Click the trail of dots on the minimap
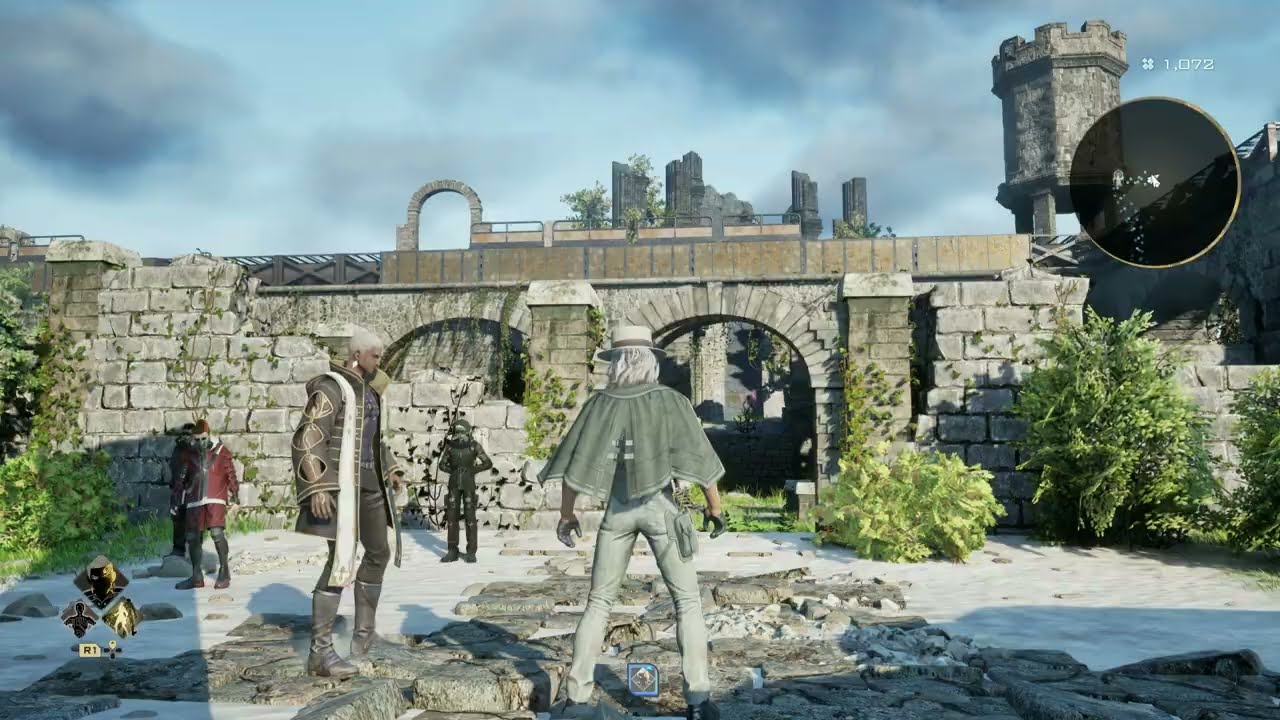Screen dimensions: 1280x720 1128,215
